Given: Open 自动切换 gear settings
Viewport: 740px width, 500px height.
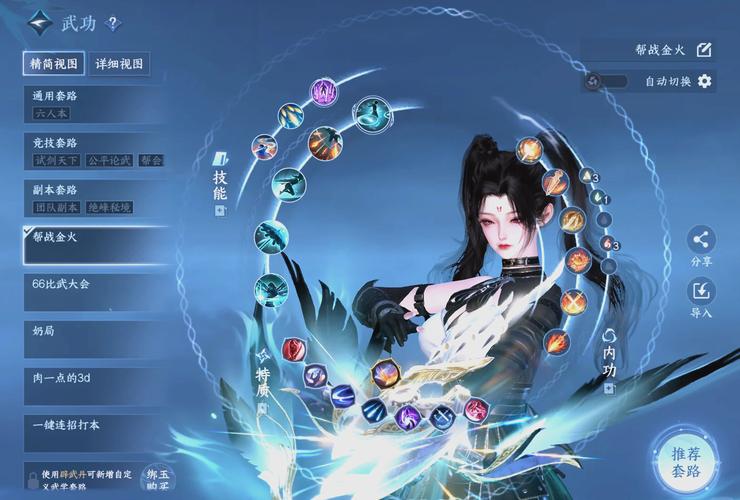Looking at the screenshot, I should [x=705, y=81].
